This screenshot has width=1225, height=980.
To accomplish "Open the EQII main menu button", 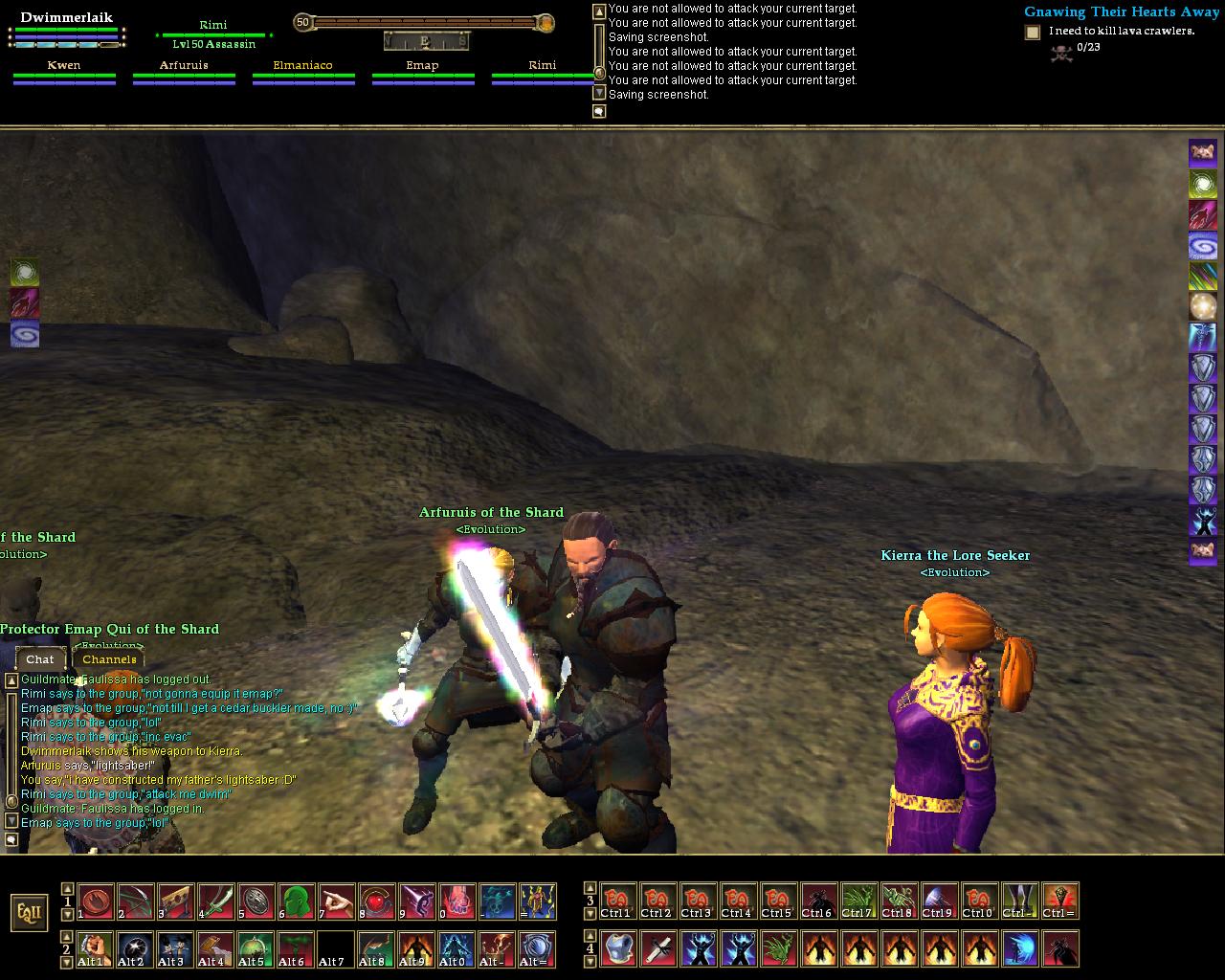I will point(29,912).
